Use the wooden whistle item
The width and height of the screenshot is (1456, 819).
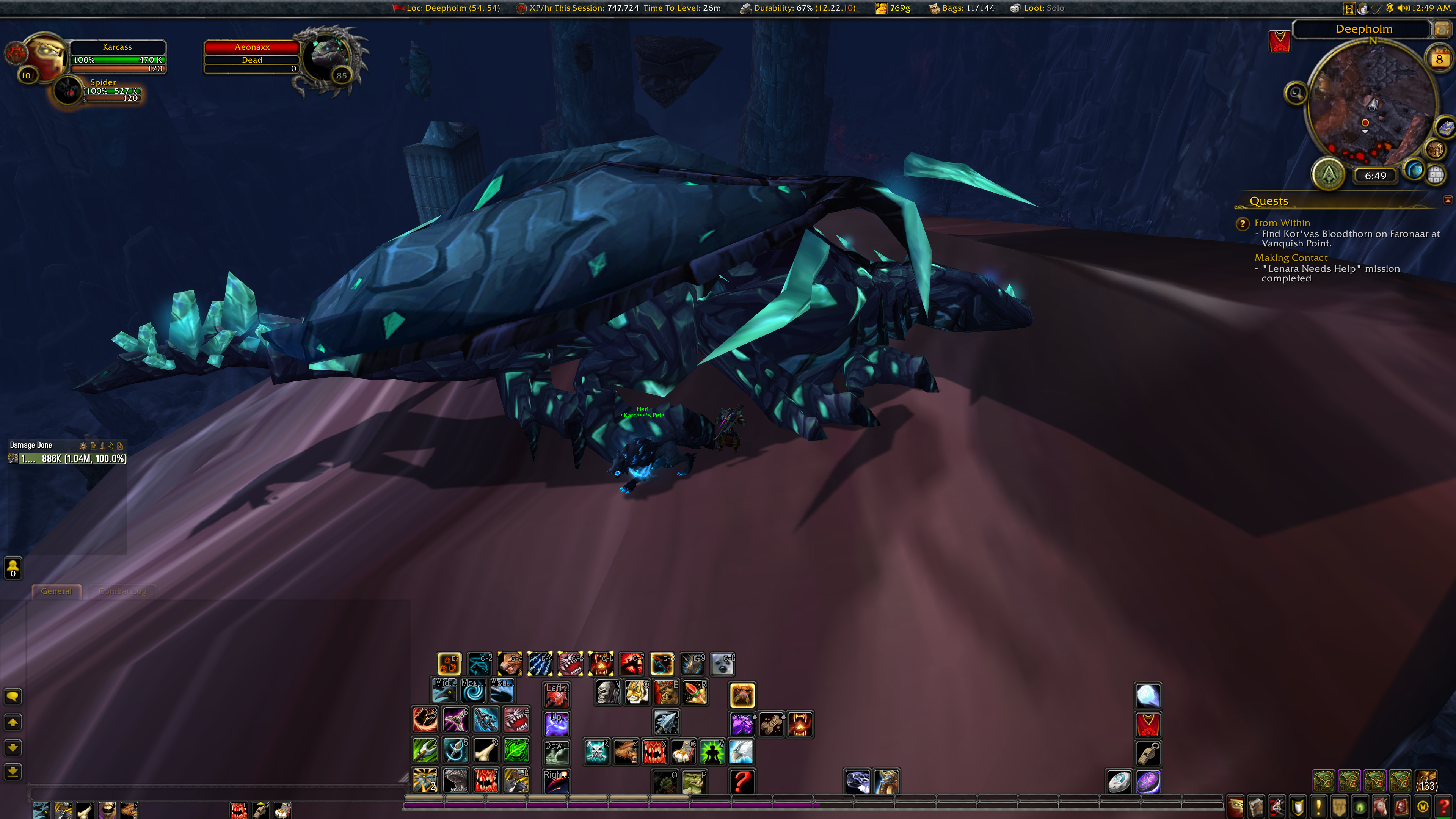coord(1148,753)
